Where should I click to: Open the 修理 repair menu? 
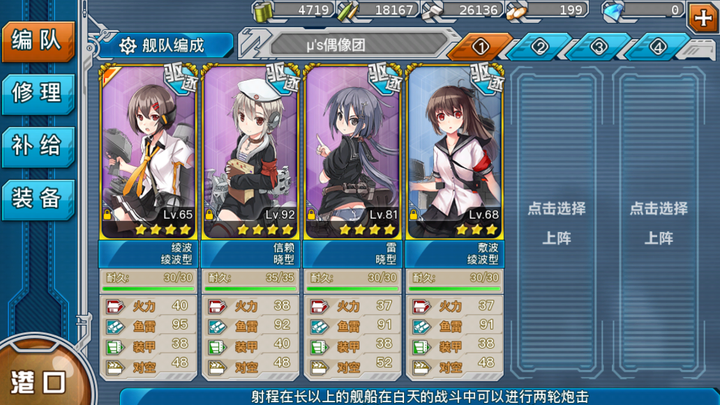pos(38,93)
